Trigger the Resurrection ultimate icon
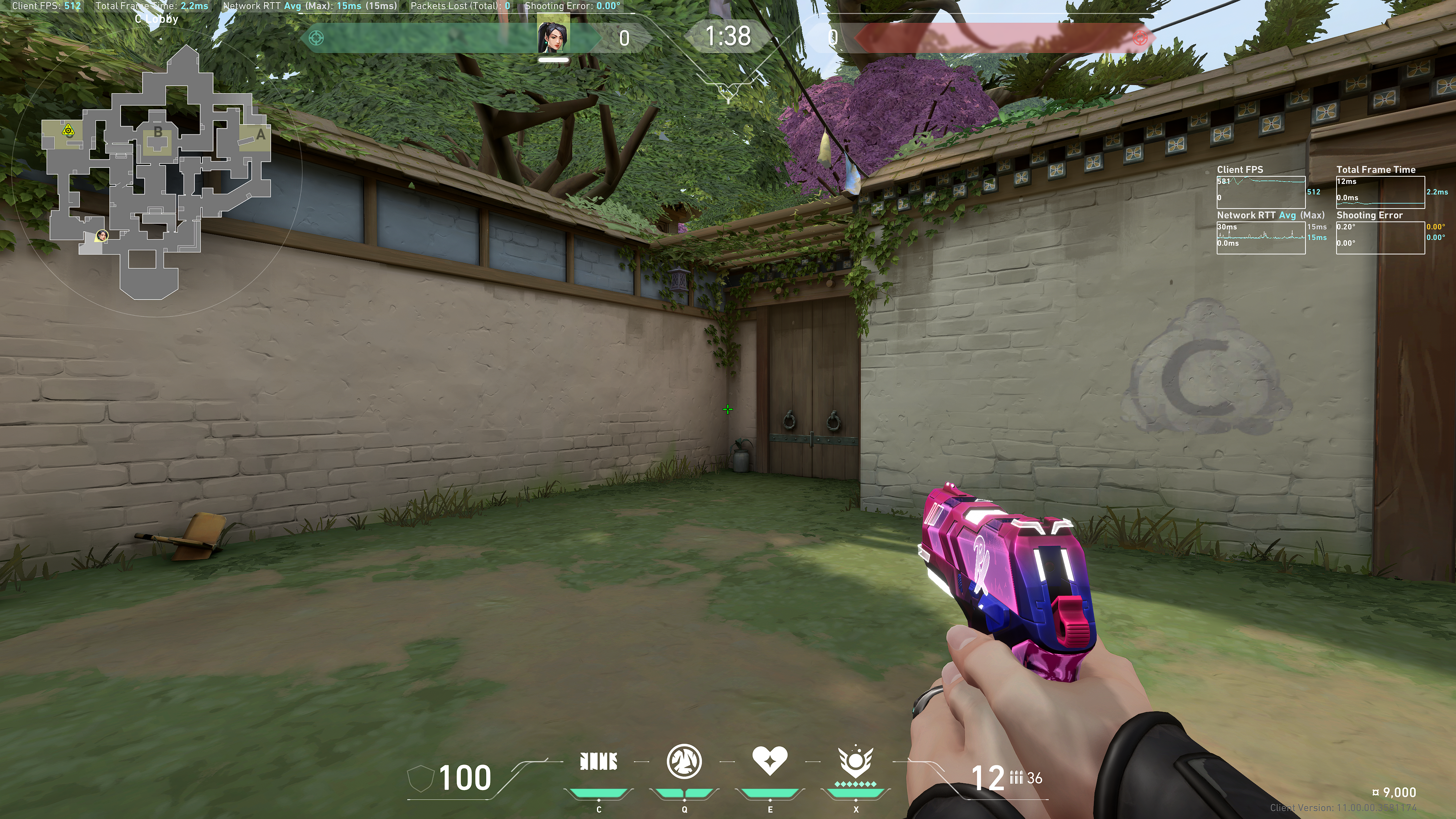The image size is (1456, 819). 855,761
